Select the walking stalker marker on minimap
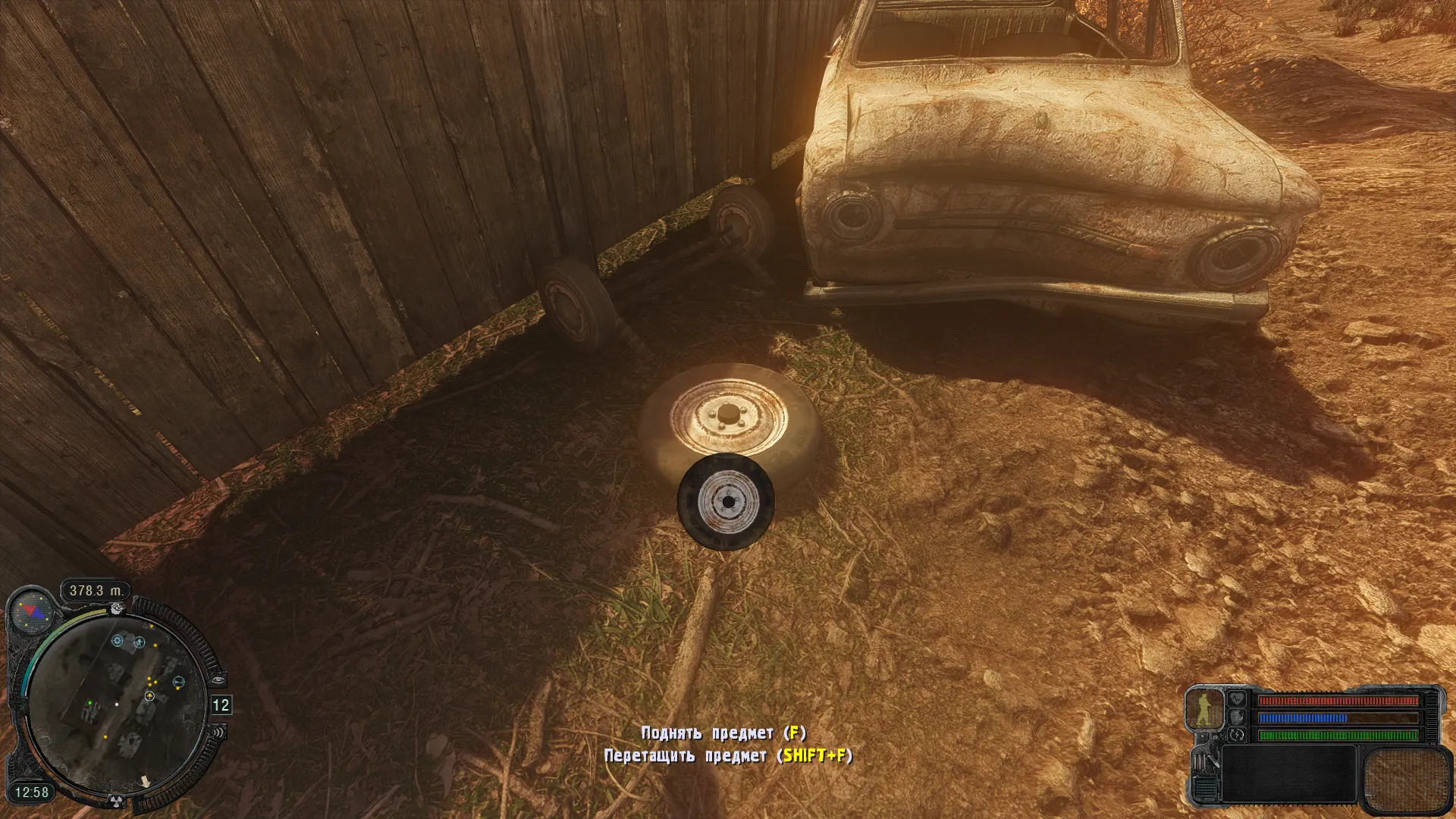 140,642
